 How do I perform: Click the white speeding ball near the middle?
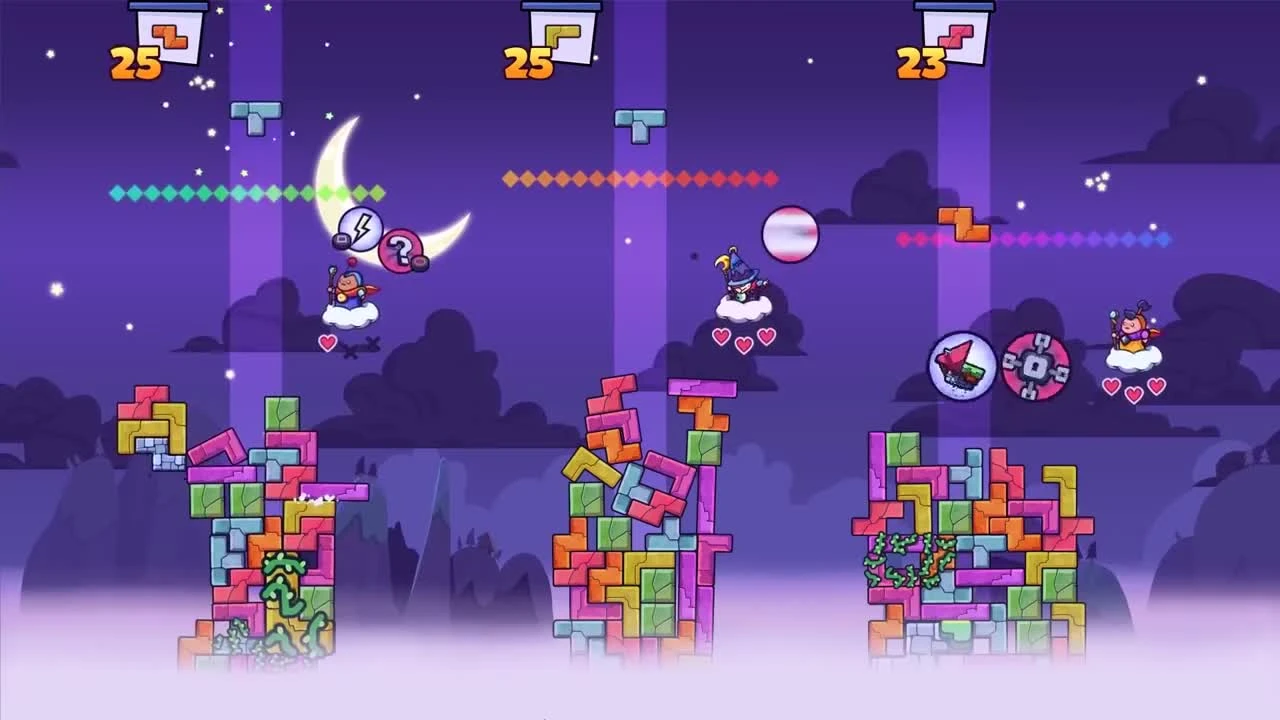click(x=791, y=233)
